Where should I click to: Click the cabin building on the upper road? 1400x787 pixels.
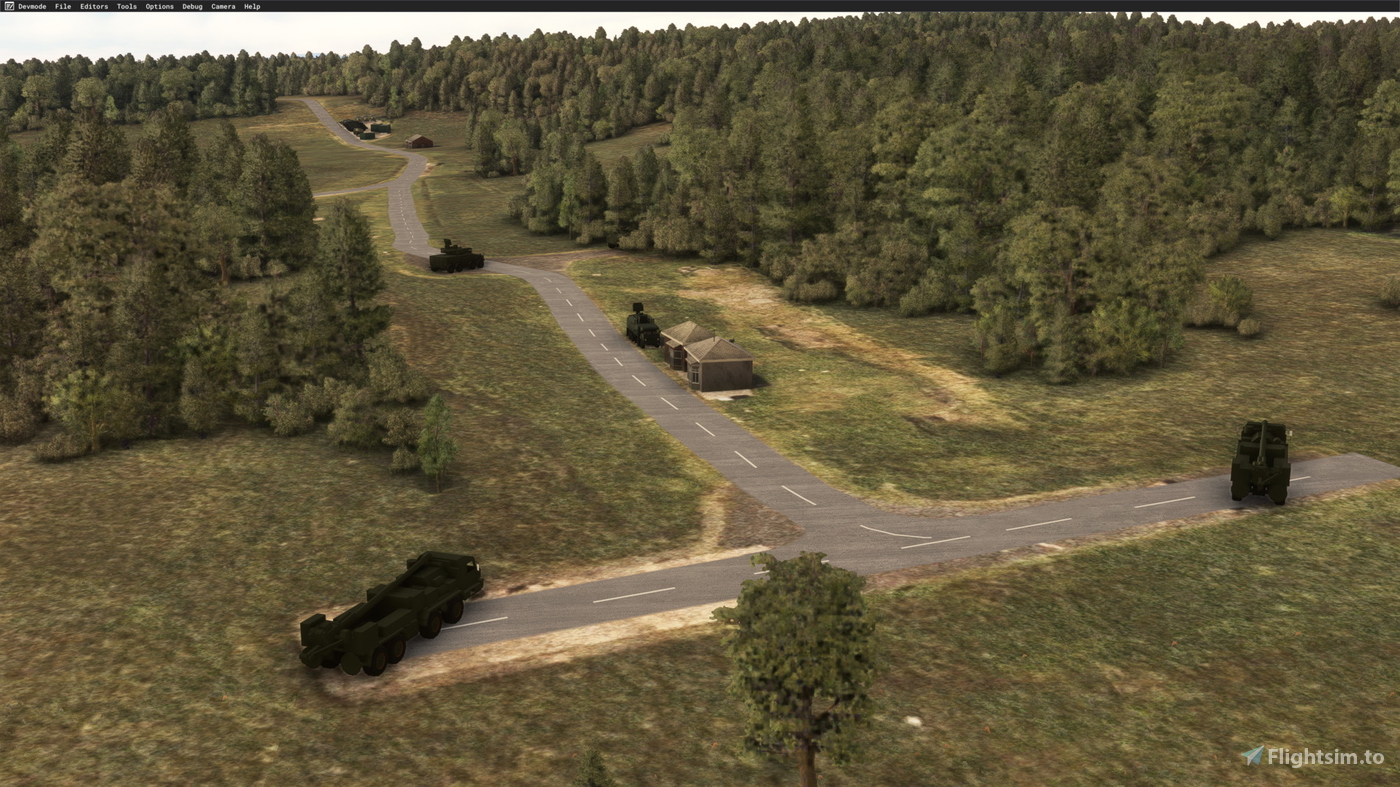420,142
